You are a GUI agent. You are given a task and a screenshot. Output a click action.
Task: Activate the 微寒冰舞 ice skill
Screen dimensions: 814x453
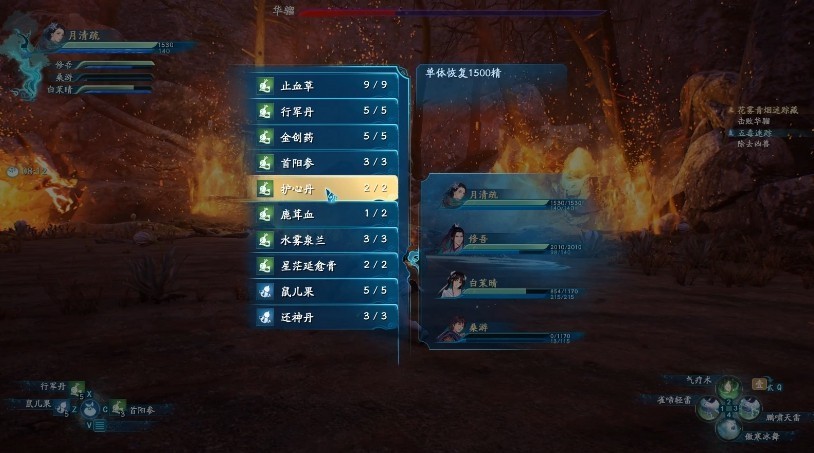click(x=733, y=427)
